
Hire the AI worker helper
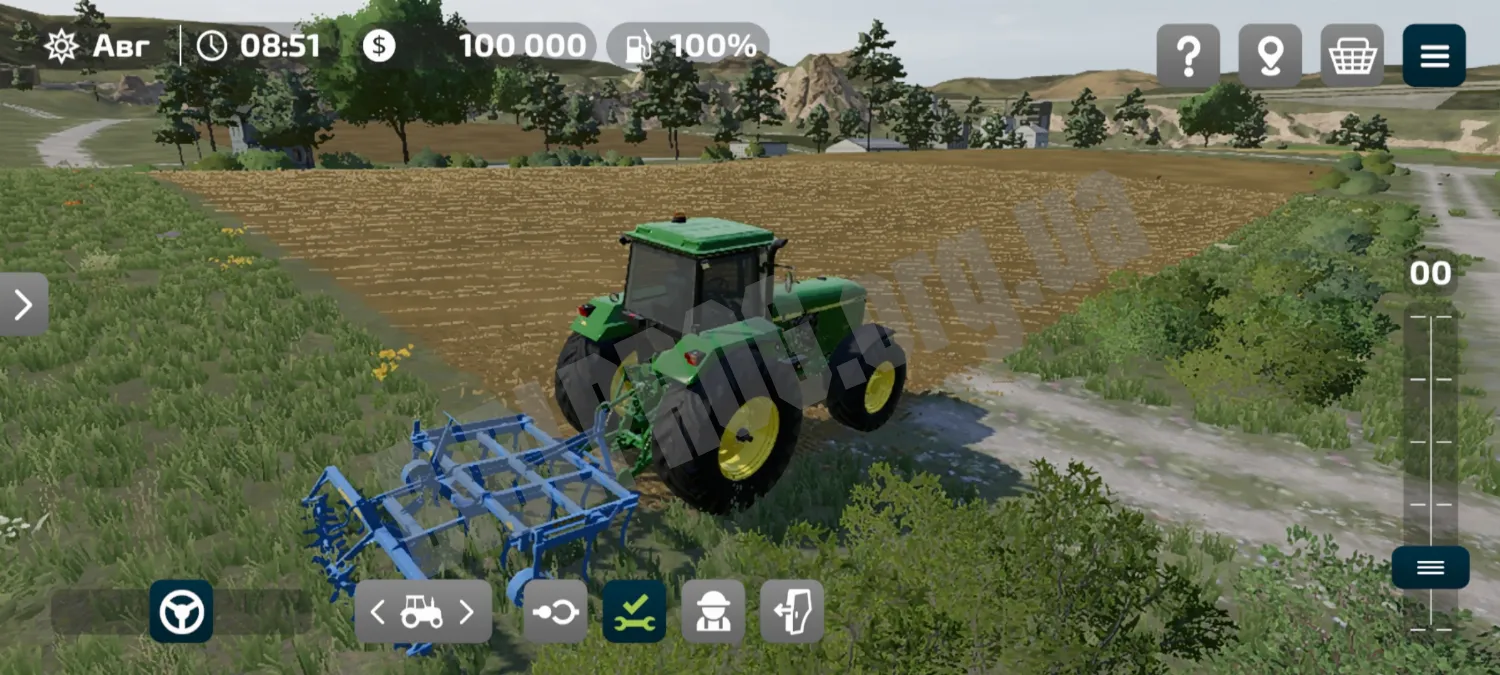(713, 612)
